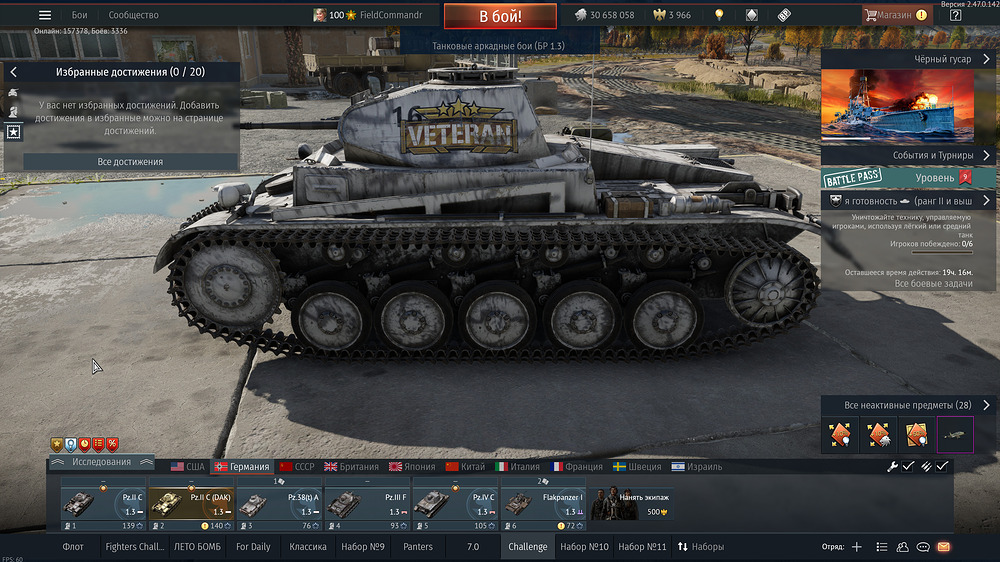Select the Pz.IV C crew slot

tap(454, 504)
